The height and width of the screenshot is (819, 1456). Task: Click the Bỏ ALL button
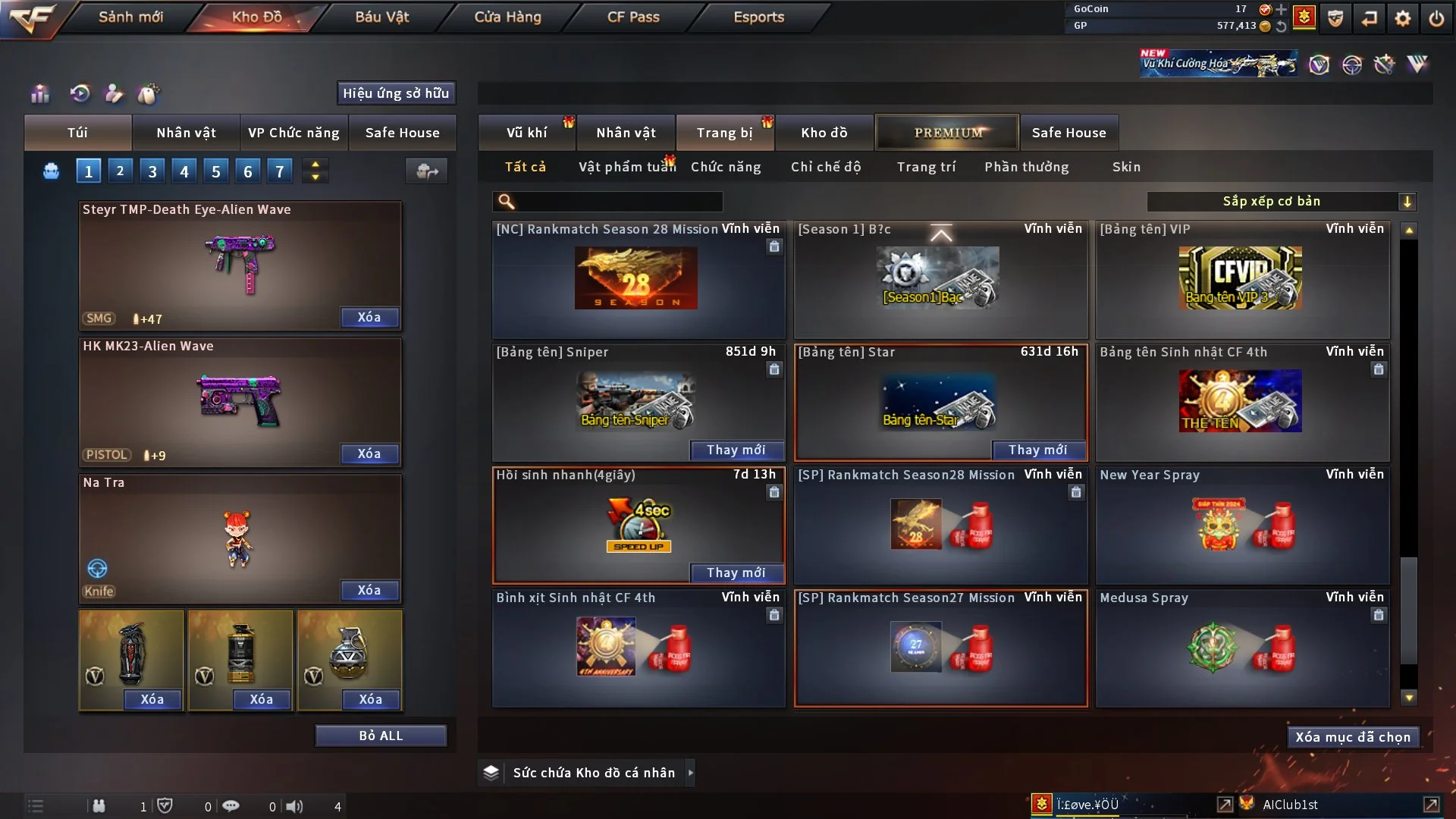point(381,736)
